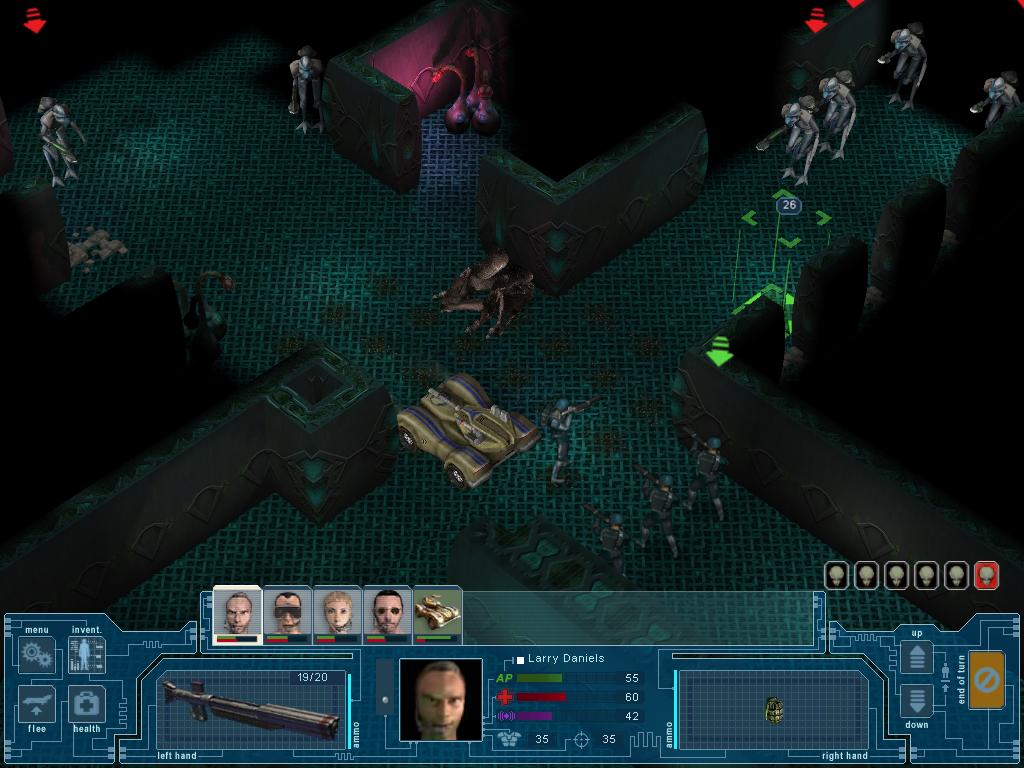Select the soldier wearing a dark visor
This screenshot has height=768, width=1024.
pos(288,612)
